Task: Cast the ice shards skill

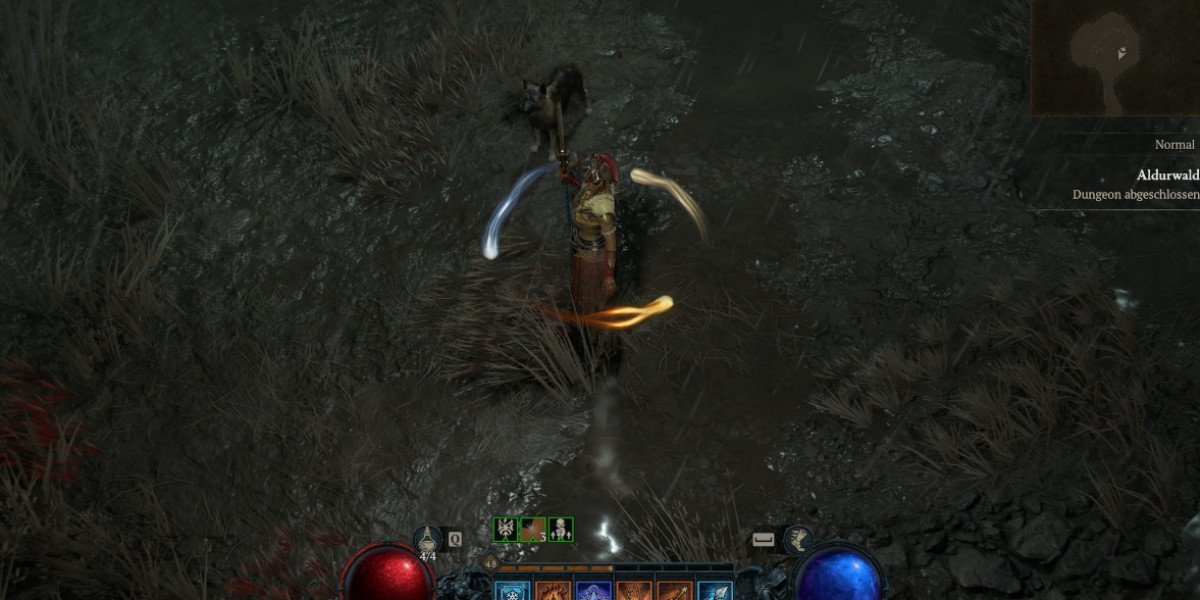Action: pos(715,590)
